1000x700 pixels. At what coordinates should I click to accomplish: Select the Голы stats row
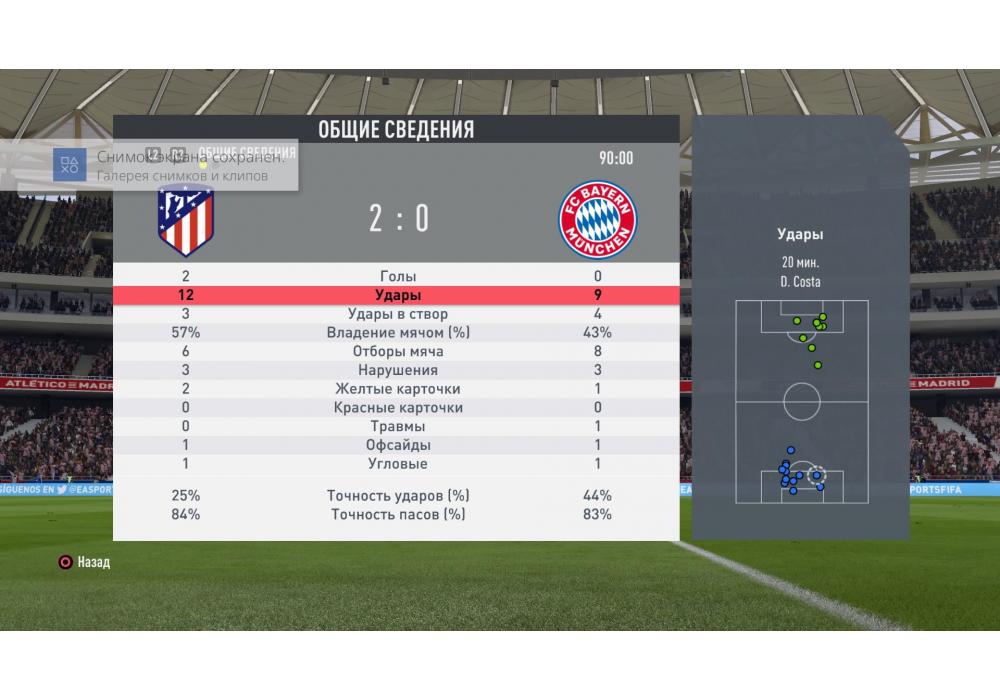398,277
